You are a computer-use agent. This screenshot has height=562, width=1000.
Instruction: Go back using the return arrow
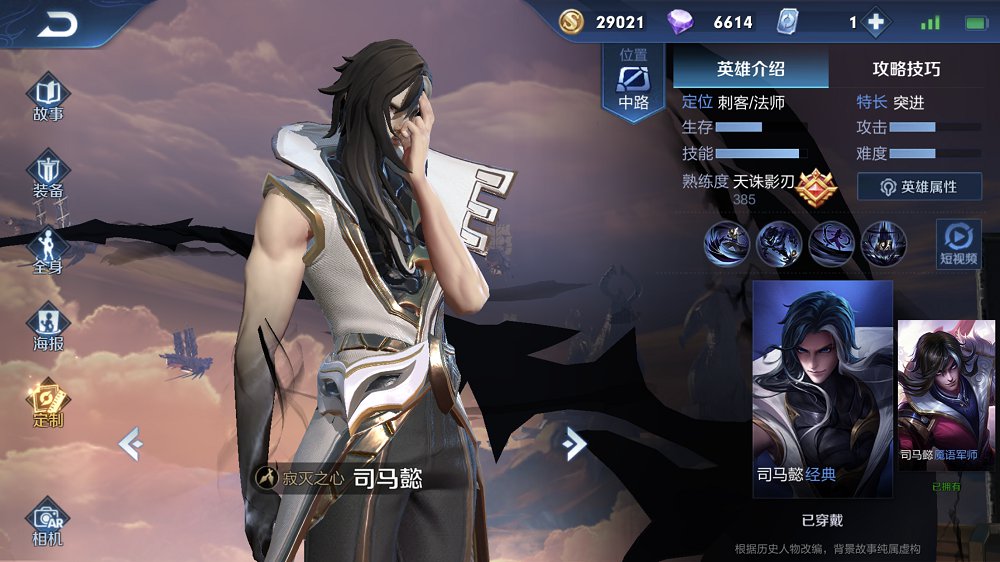click(x=58, y=25)
